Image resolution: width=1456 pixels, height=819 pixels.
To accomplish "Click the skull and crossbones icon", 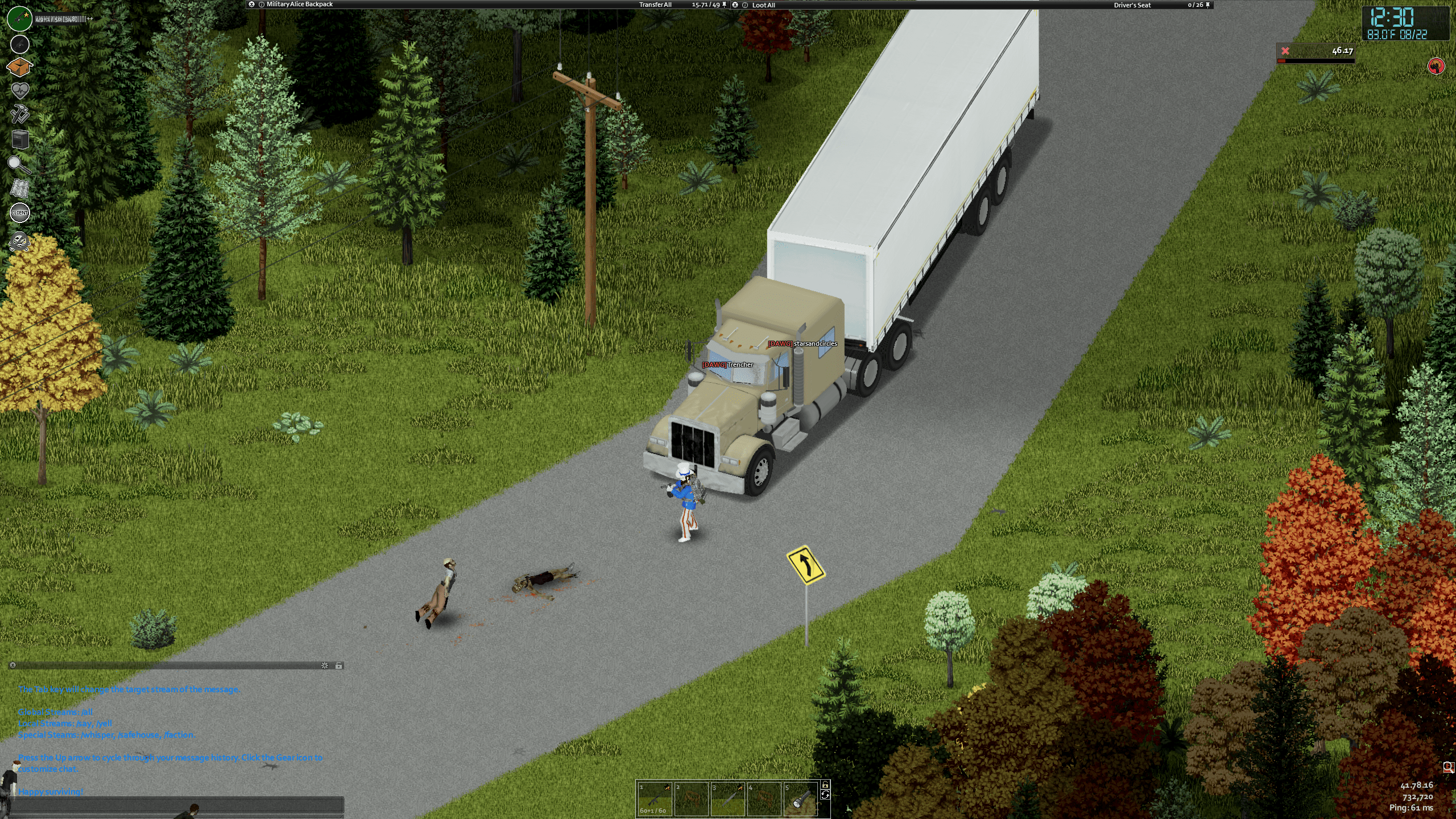I will click(20, 241).
